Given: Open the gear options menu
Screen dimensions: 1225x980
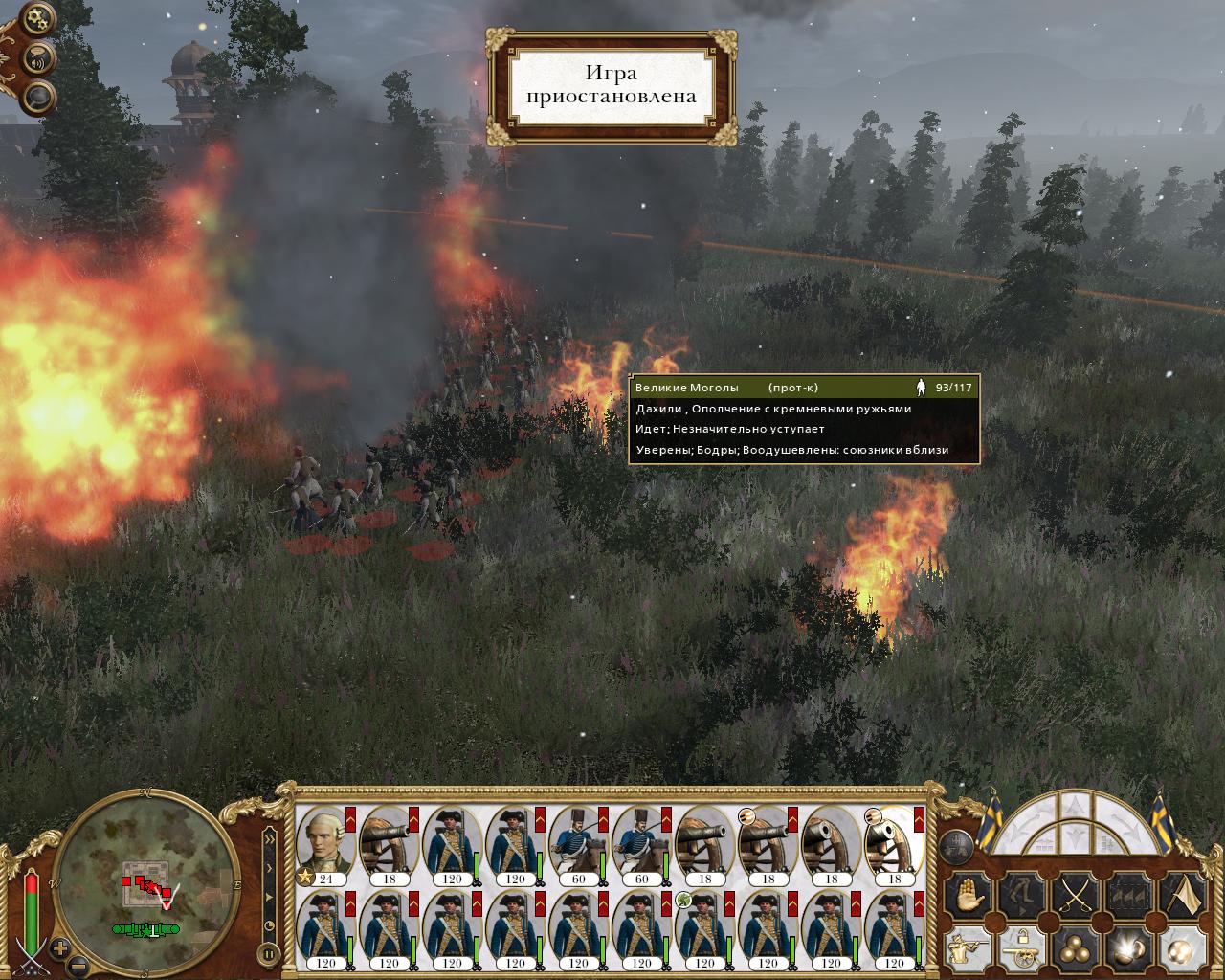Looking at the screenshot, I should coord(38,18).
